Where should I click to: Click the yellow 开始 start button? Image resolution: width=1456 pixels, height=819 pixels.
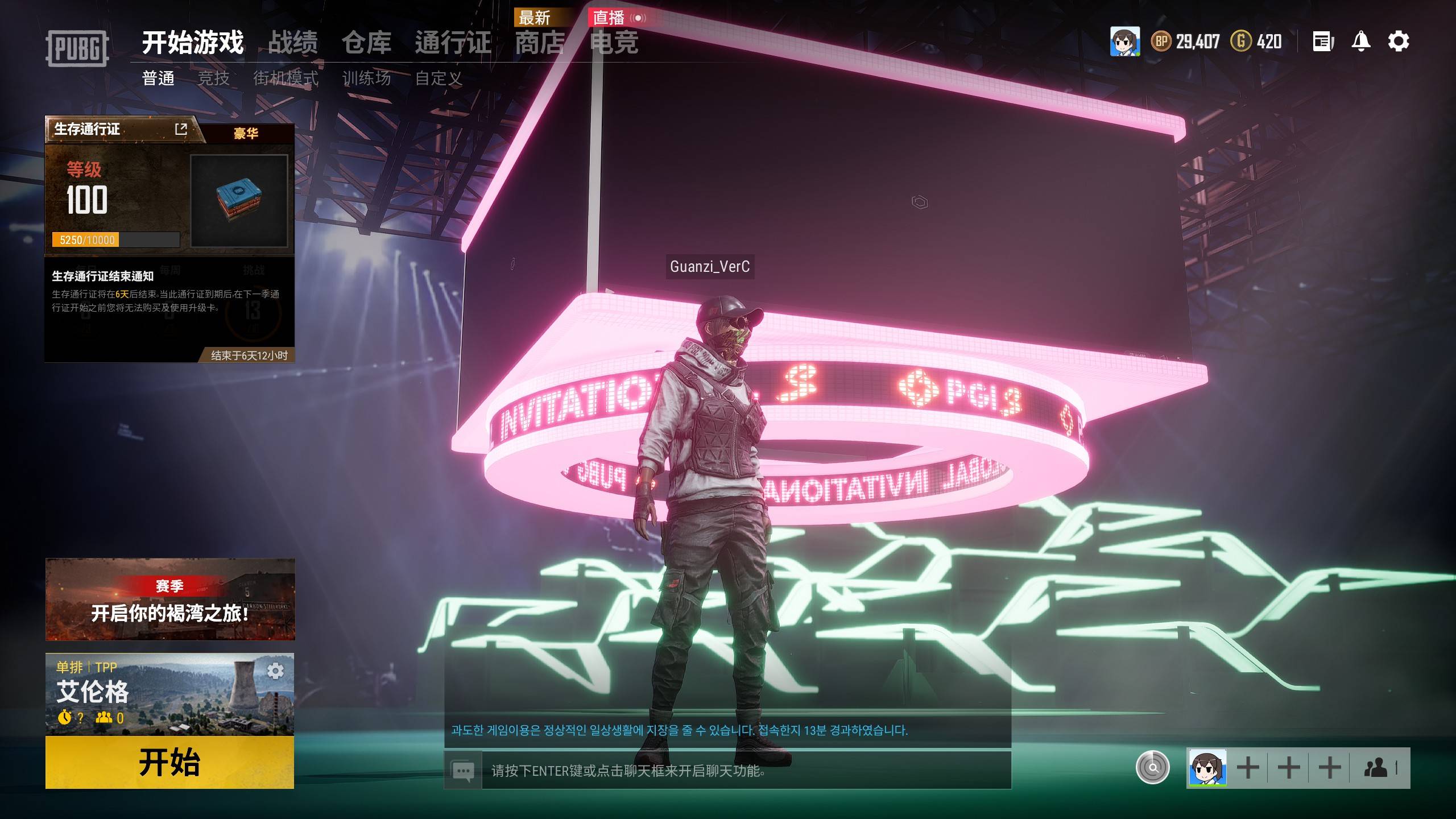(169, 762)
